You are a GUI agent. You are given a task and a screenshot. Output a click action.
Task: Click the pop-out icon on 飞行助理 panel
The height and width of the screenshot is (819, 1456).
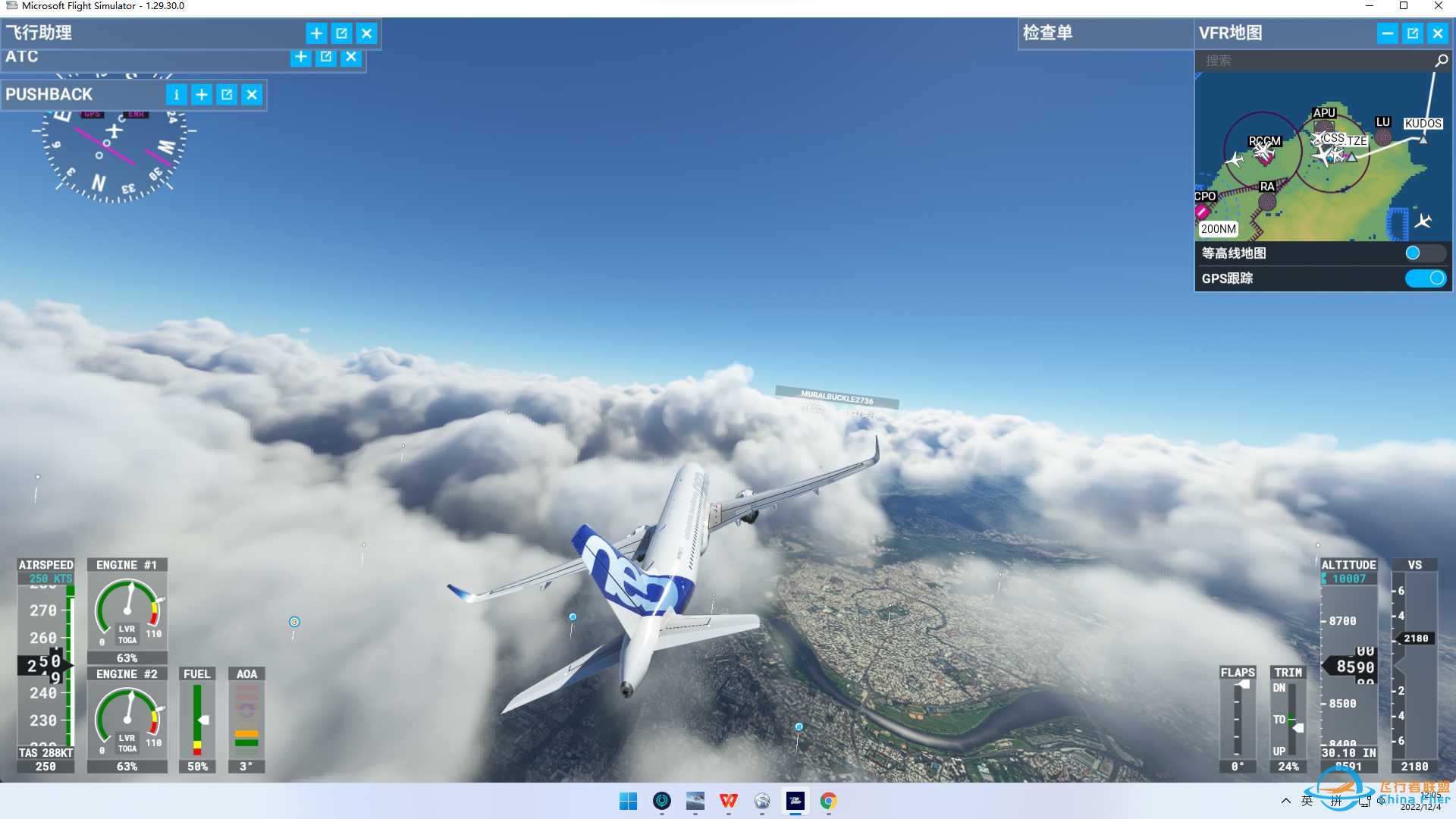(343, 33)
